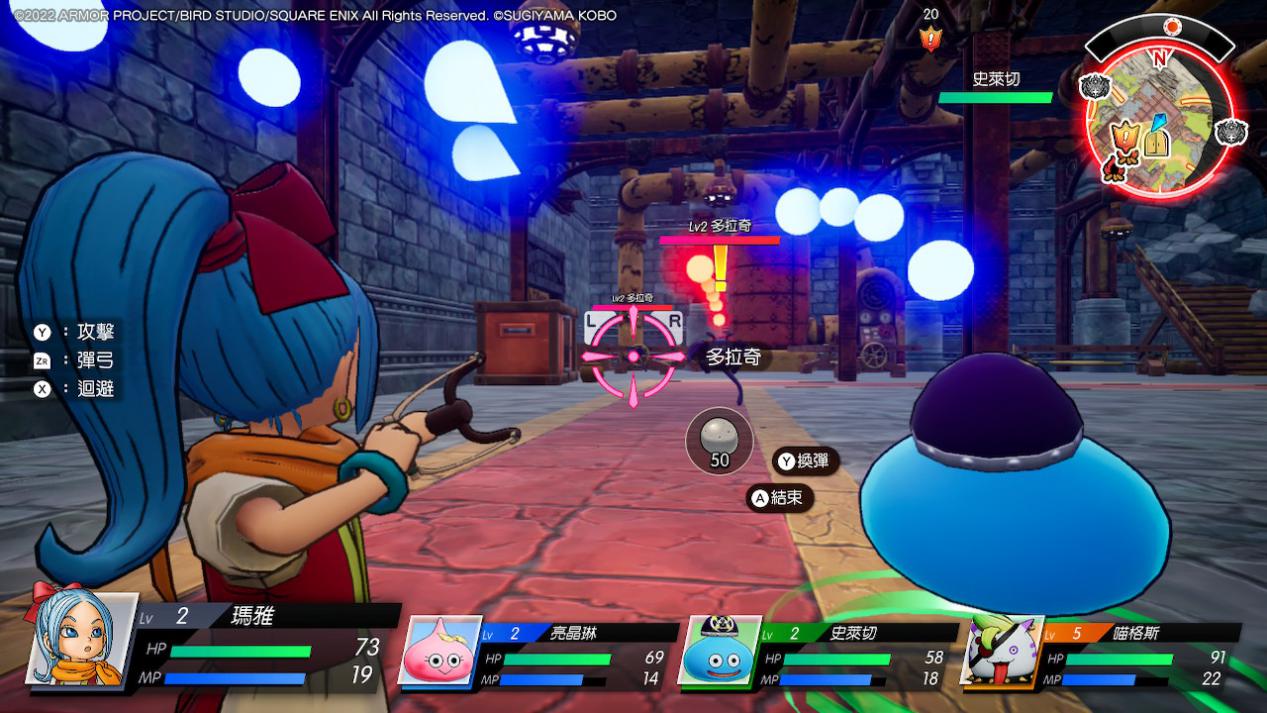Select the white cat monster portrait

click(x=1002, y=650)
